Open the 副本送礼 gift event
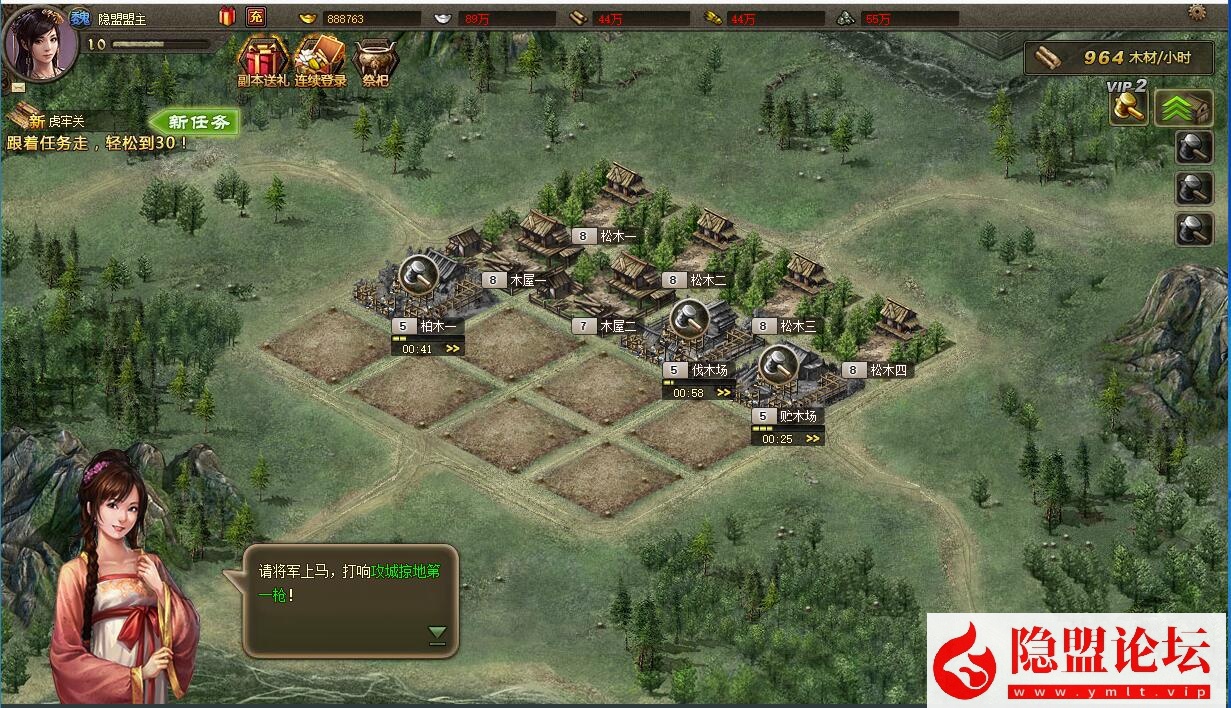This screenshot has width=1231, height=708. [x=262, y=62]
